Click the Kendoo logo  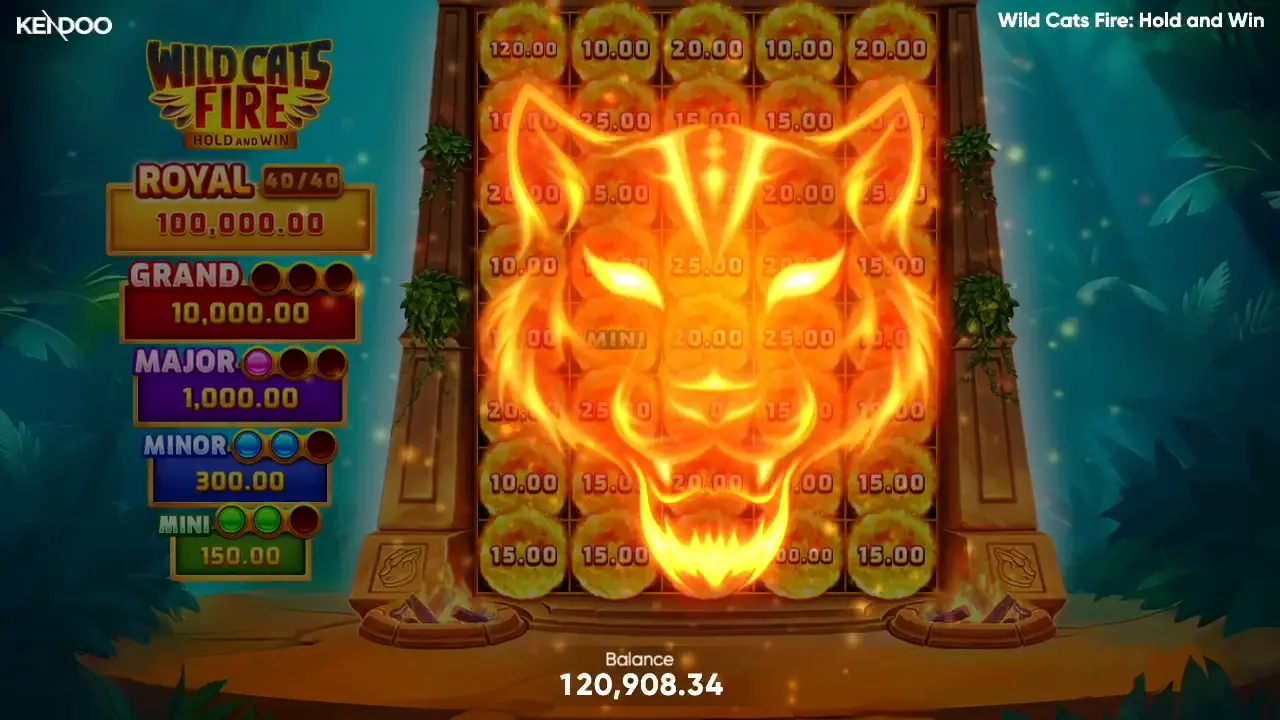(63, 25)
